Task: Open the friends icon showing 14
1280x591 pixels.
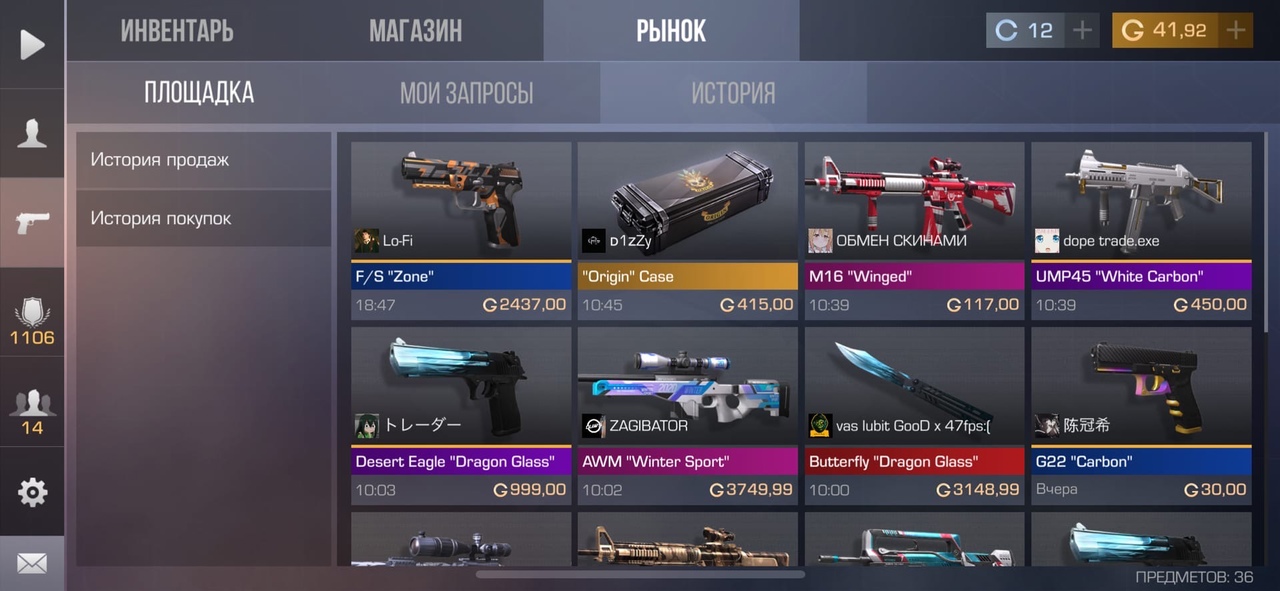Action: pyautogui.click(x=32, y=410)
